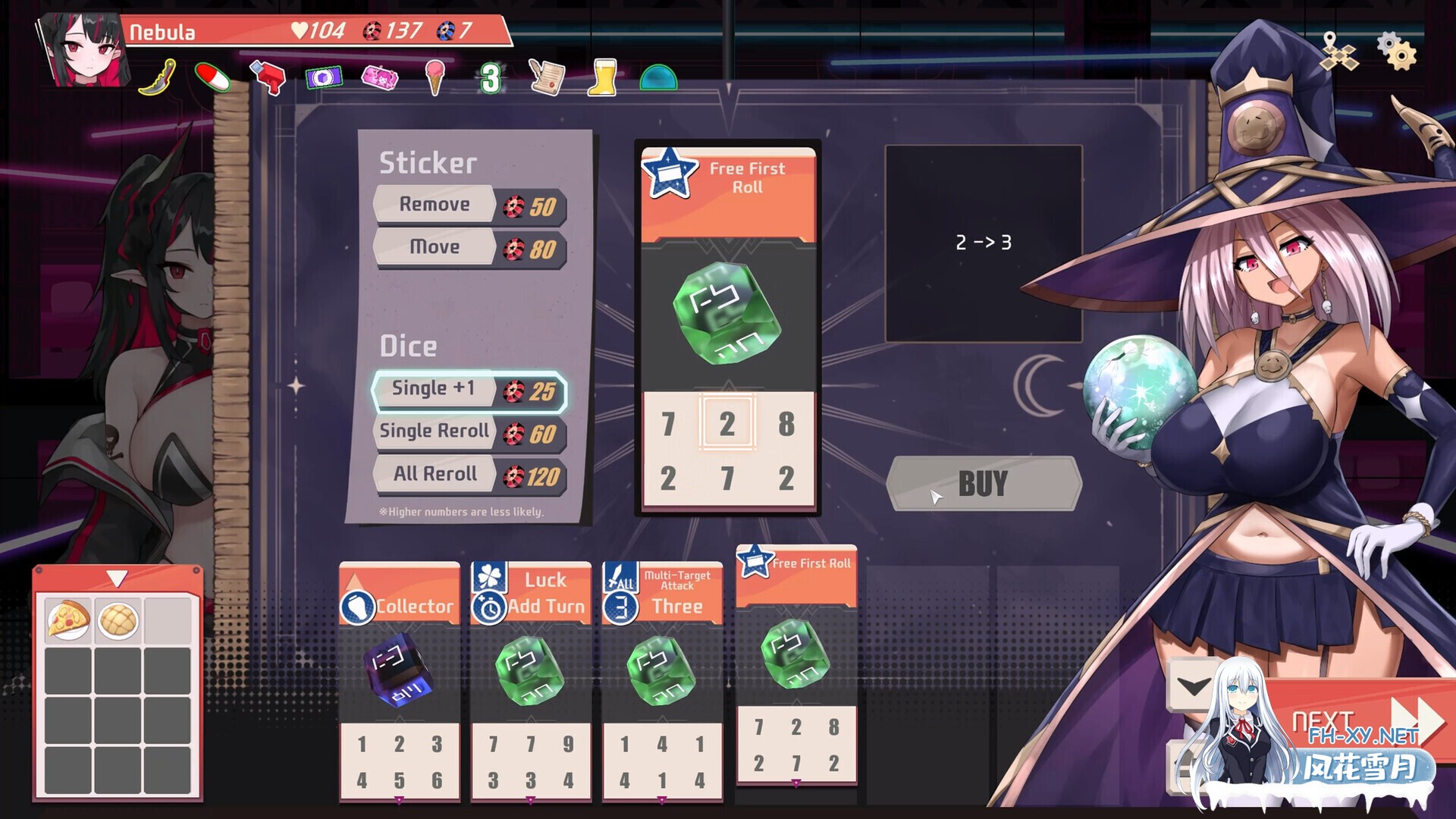Image resolution: width=1456 pixels, height=819 pixels.
Task: Click the yellow beer boot item icon
Action: pyautogui.click(x=601, y=76)
